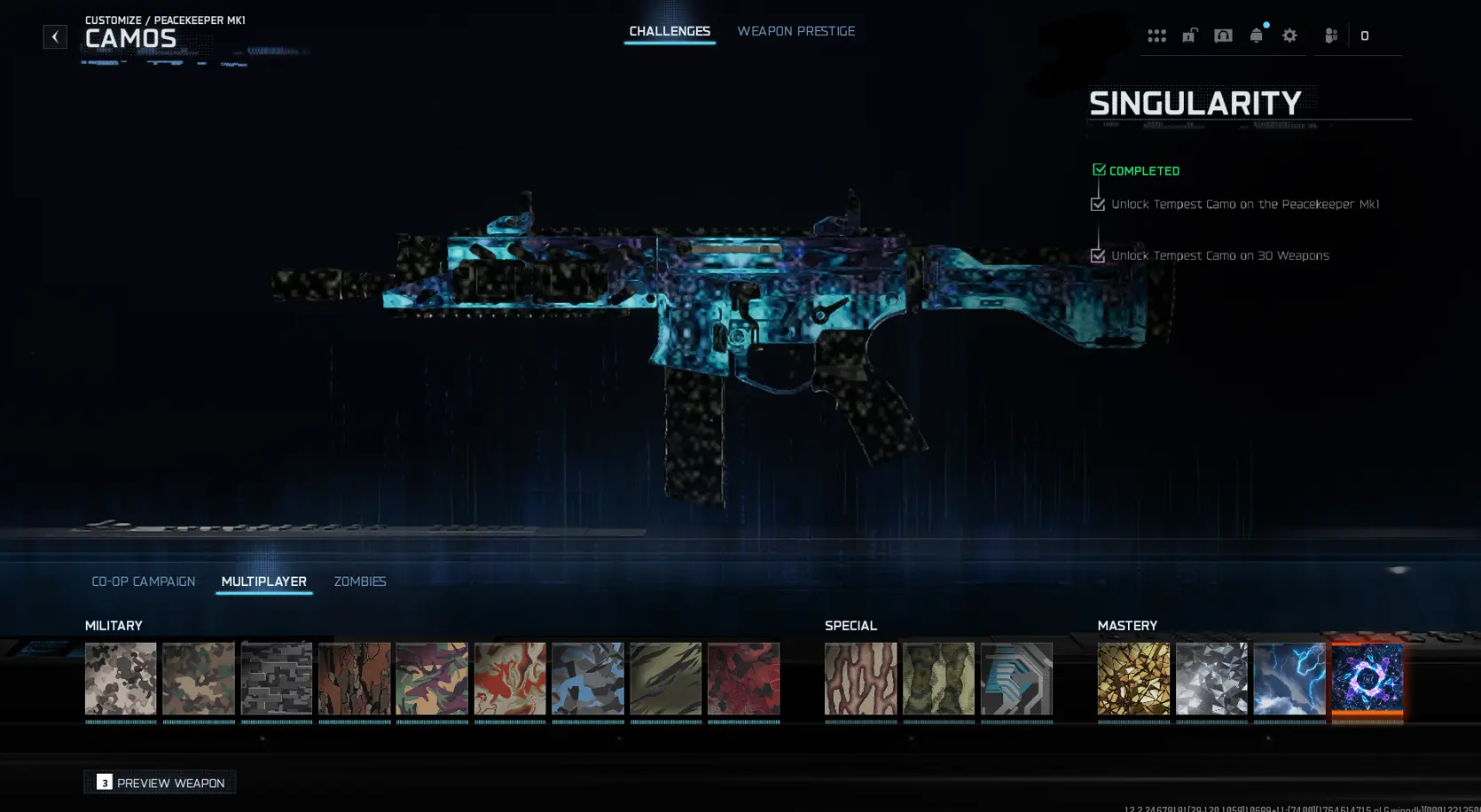The image size is (1481, 812).
Task: Select the currently highlighted Singularity camo thumbnail
Action: click(x=1367, y=680)
